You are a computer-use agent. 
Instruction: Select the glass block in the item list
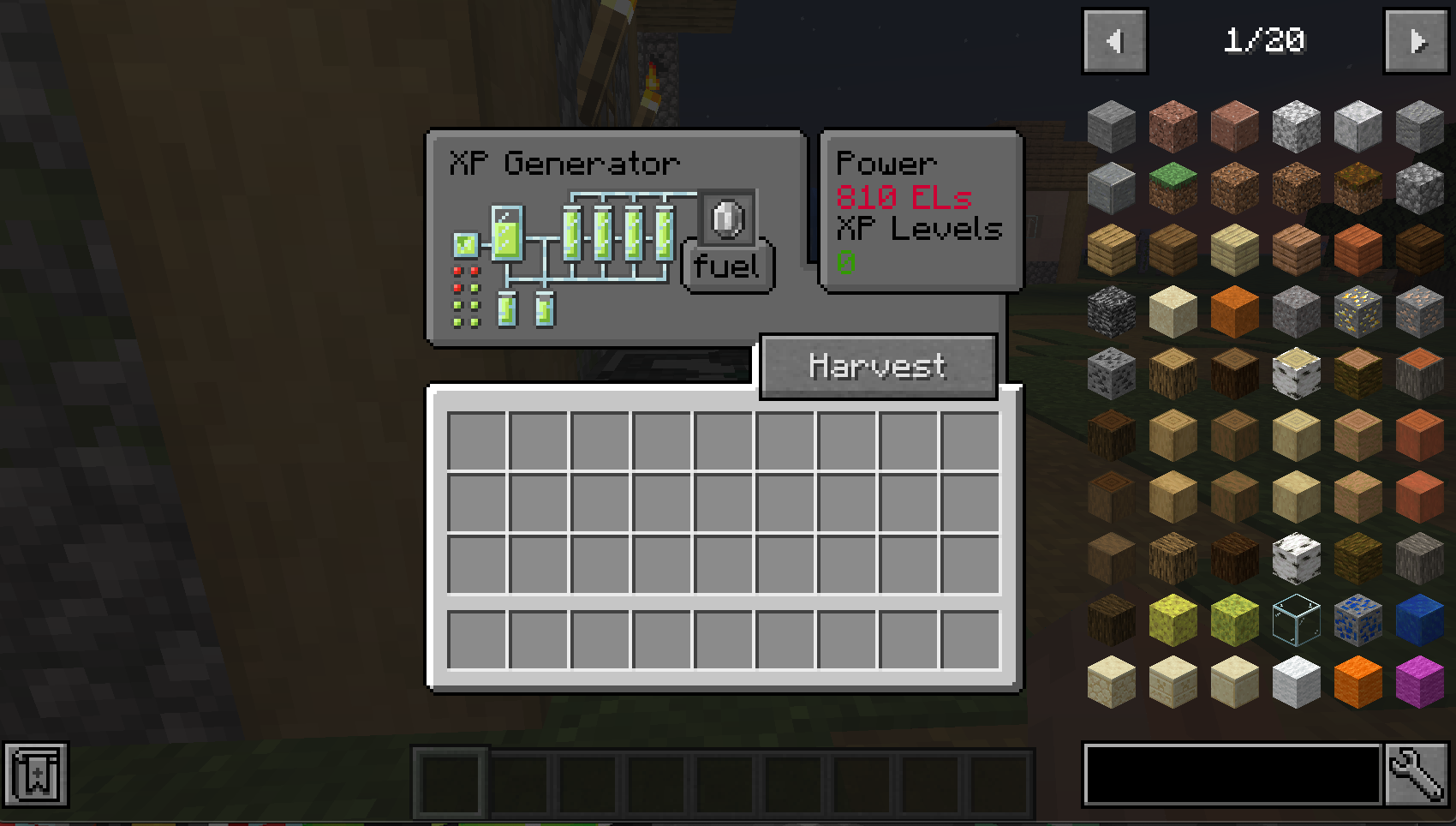tap(1296, 619)
